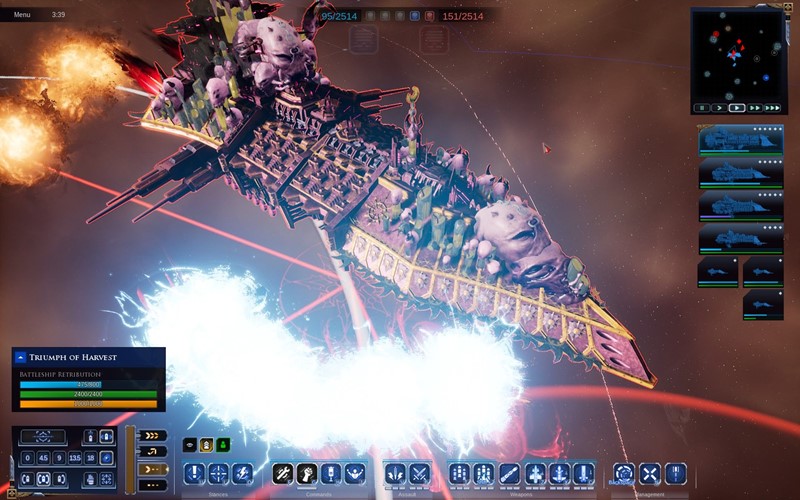
Task: Use the raised fist command
Action: pyautogui.click(x=305, y=473)
